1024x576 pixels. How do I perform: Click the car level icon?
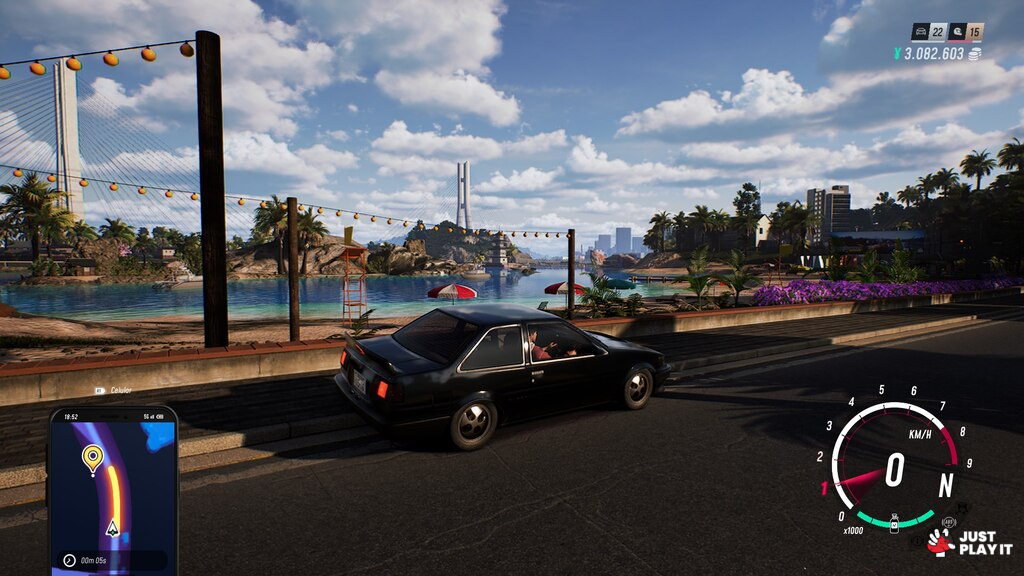[920, 32]
